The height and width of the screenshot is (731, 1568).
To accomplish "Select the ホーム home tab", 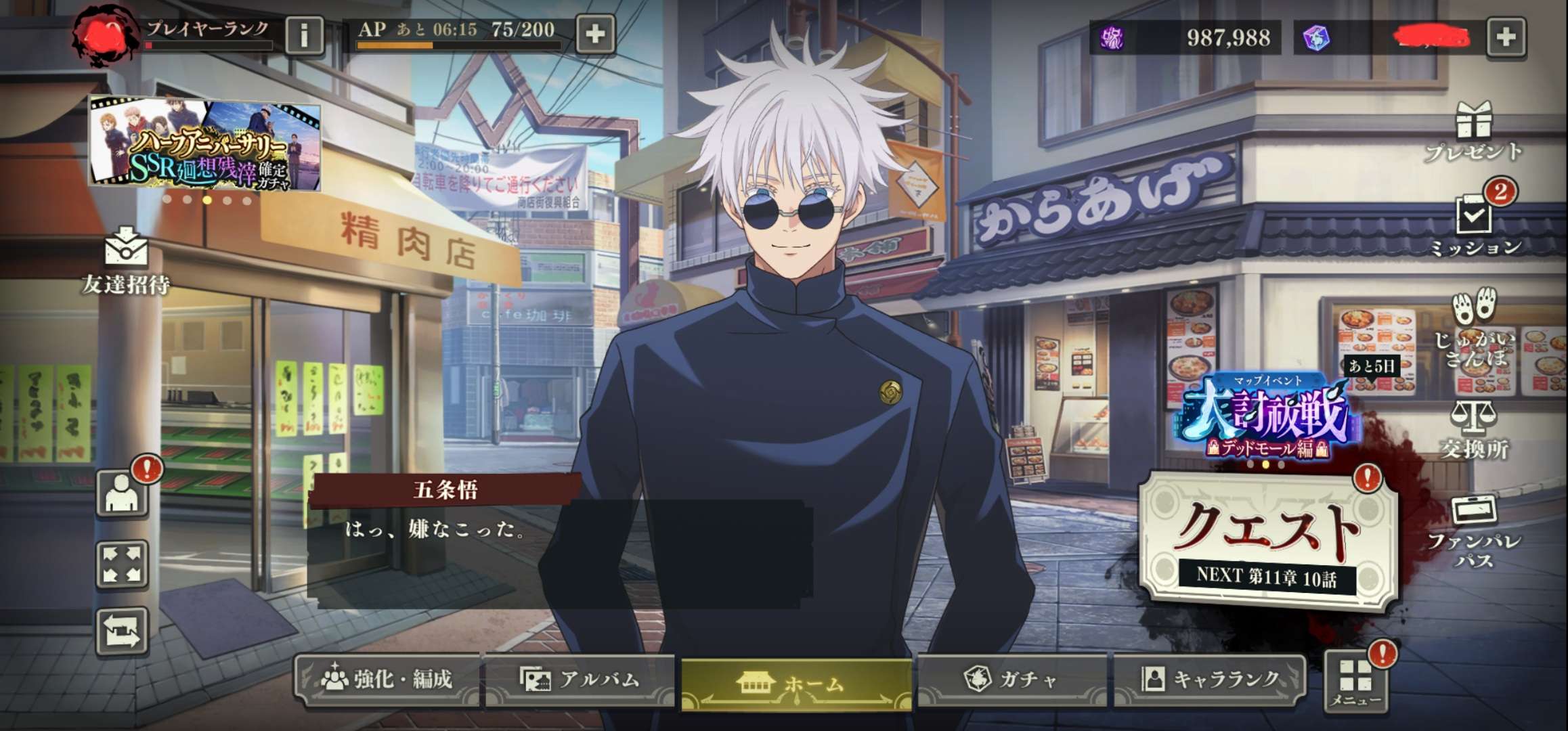I will coord(796,684).
